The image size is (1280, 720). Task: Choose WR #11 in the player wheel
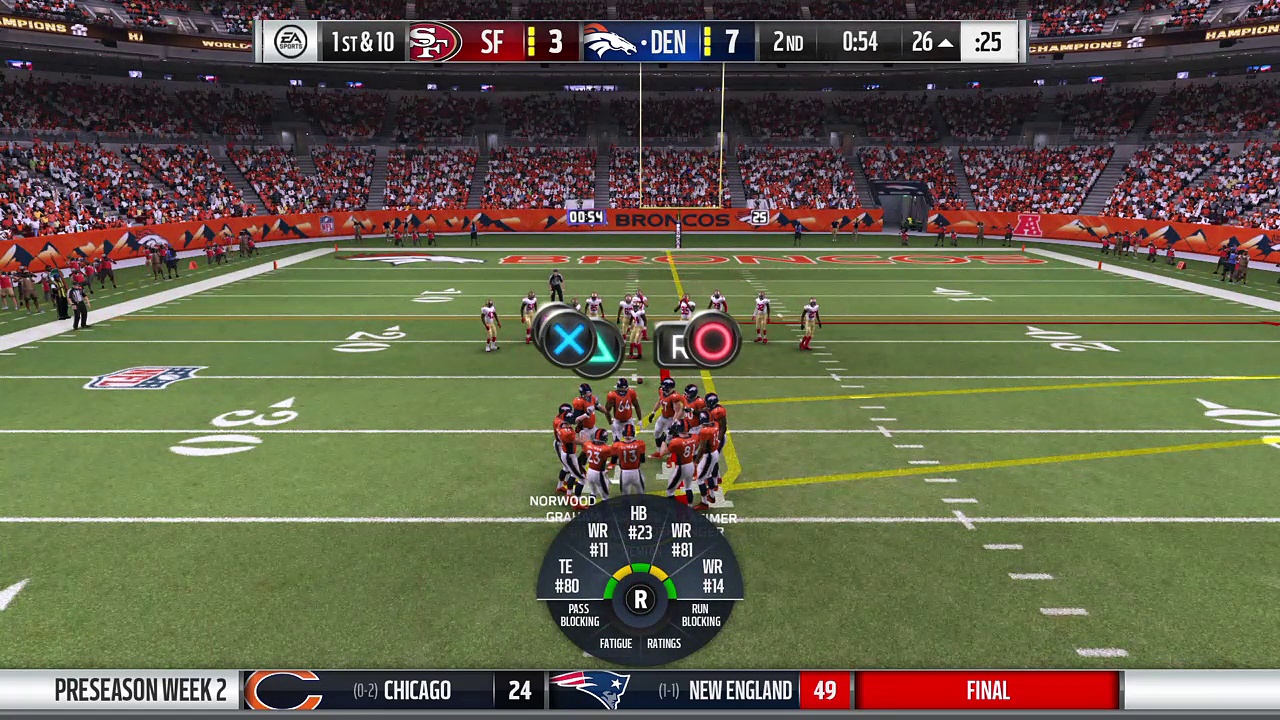click(598, 540)
